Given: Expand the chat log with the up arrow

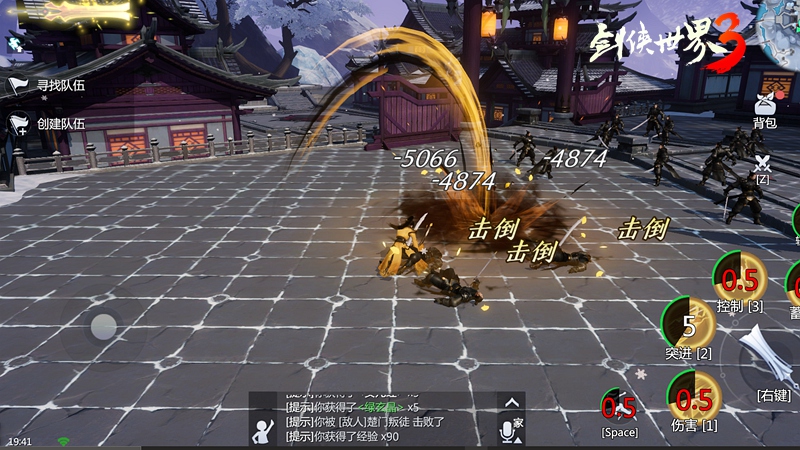Looking at the screenshot, I should (511, 402).
